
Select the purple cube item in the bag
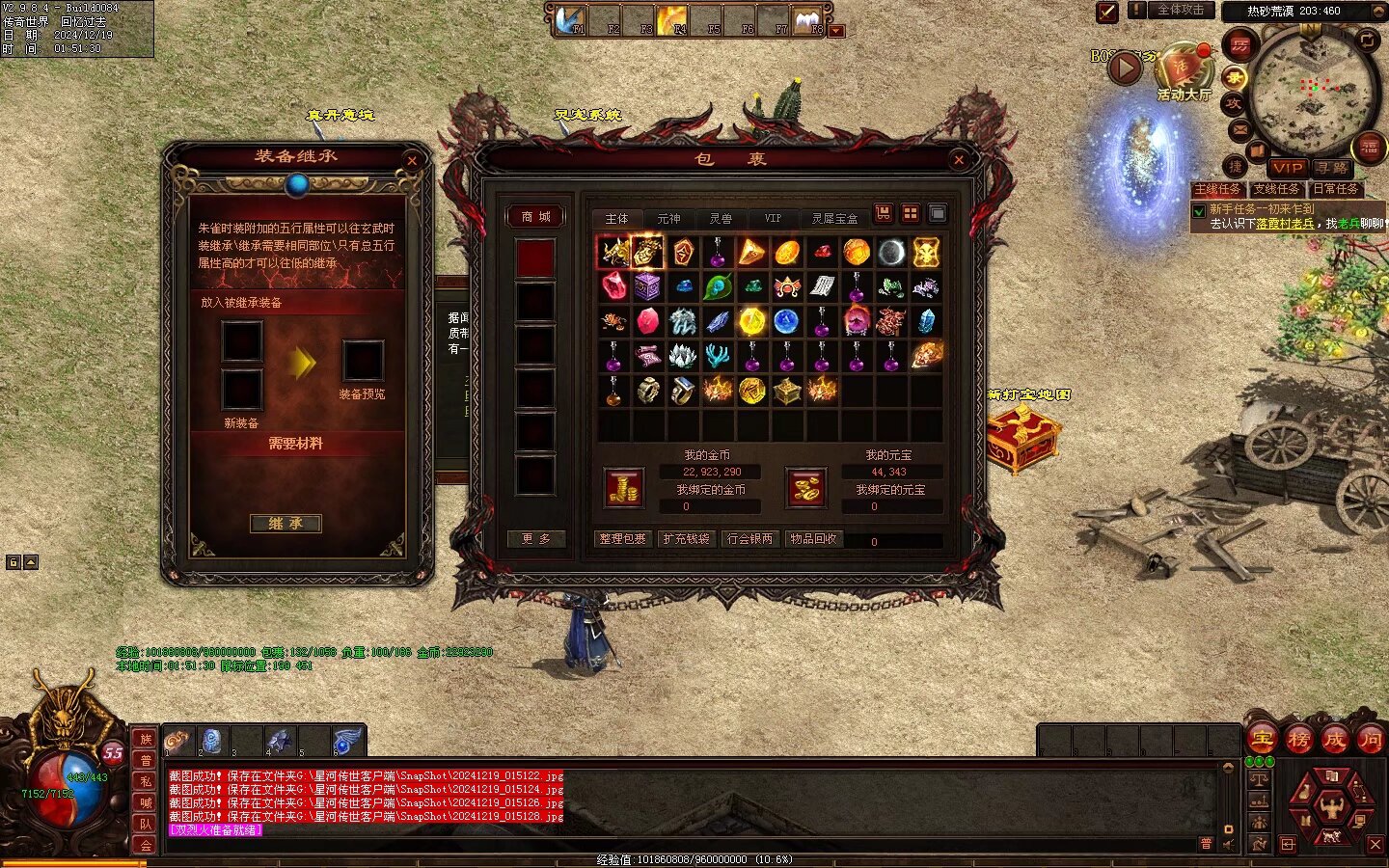tap(647, 286)
